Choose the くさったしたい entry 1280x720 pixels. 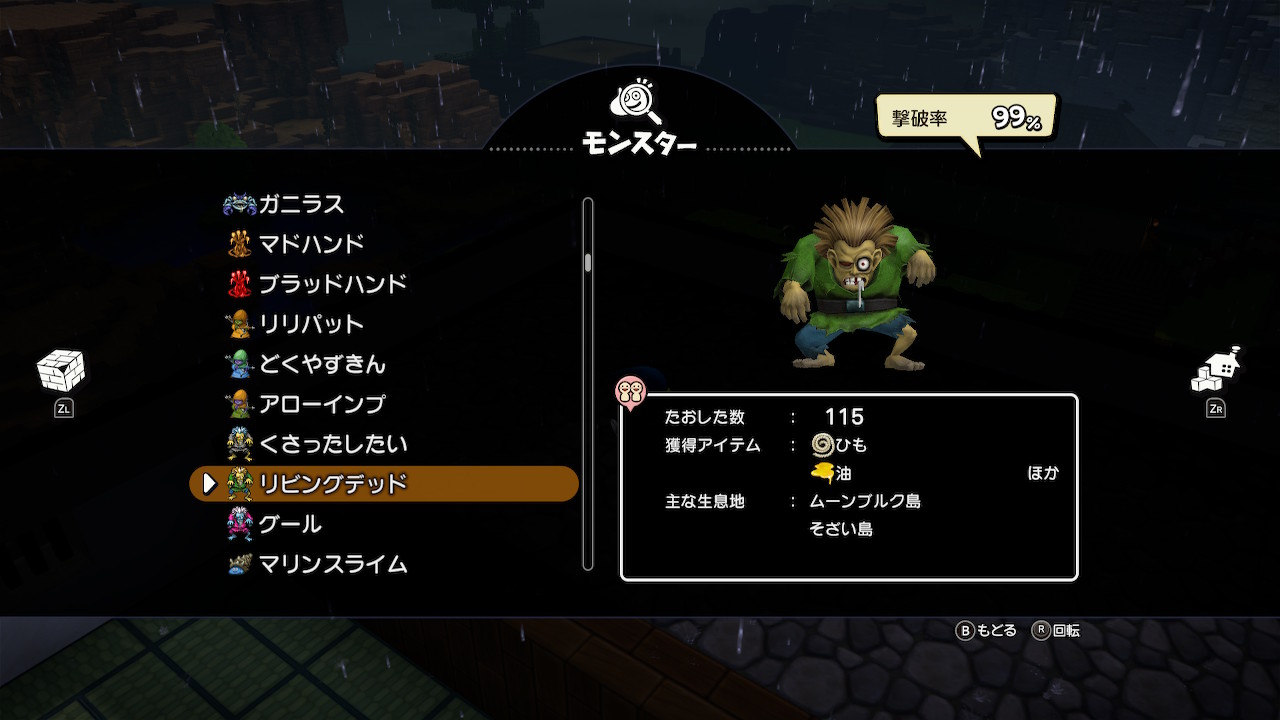point(332,444)
